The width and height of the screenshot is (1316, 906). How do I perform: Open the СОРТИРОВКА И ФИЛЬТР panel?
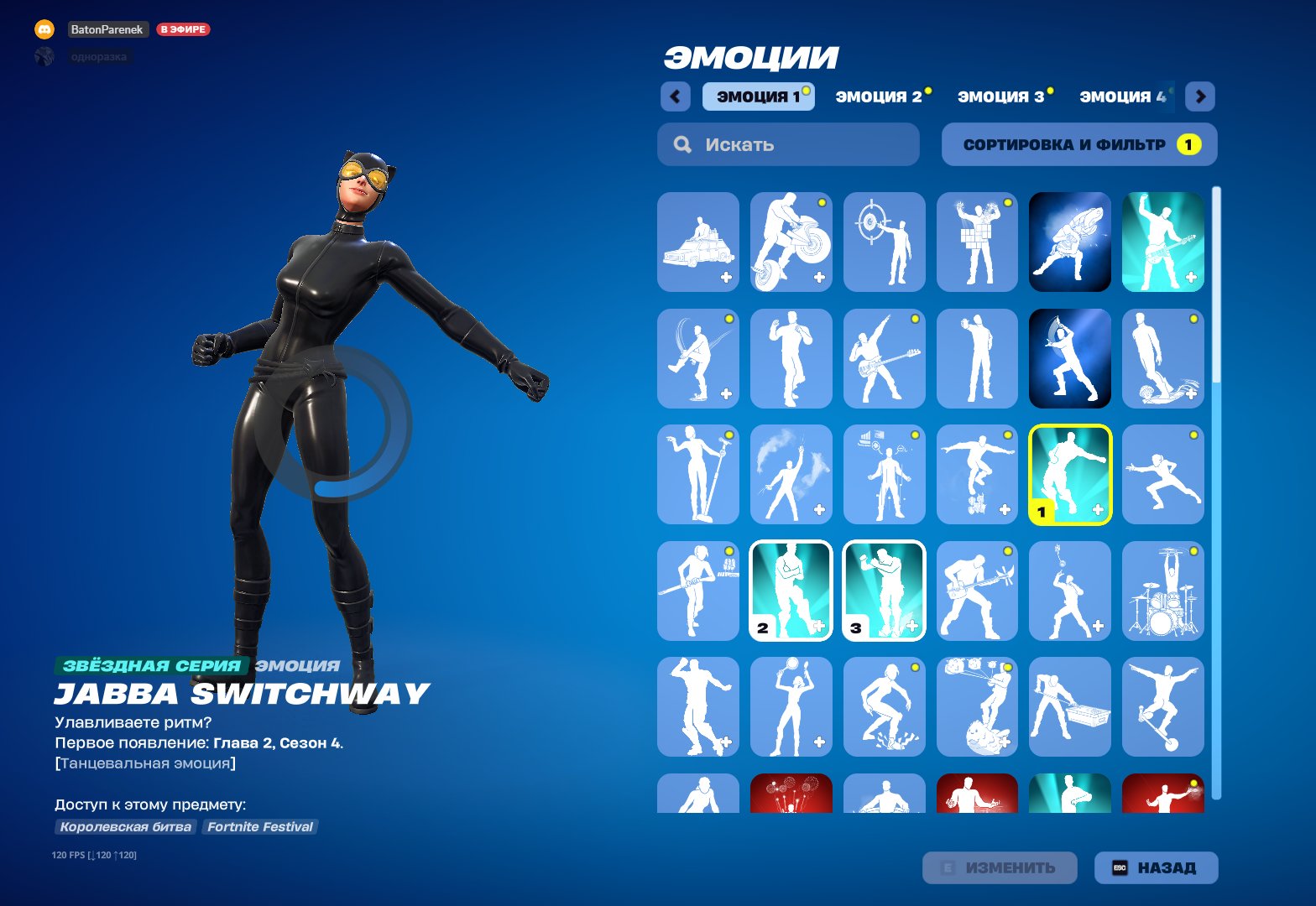pyautogui.click(x=1079, y=144)
